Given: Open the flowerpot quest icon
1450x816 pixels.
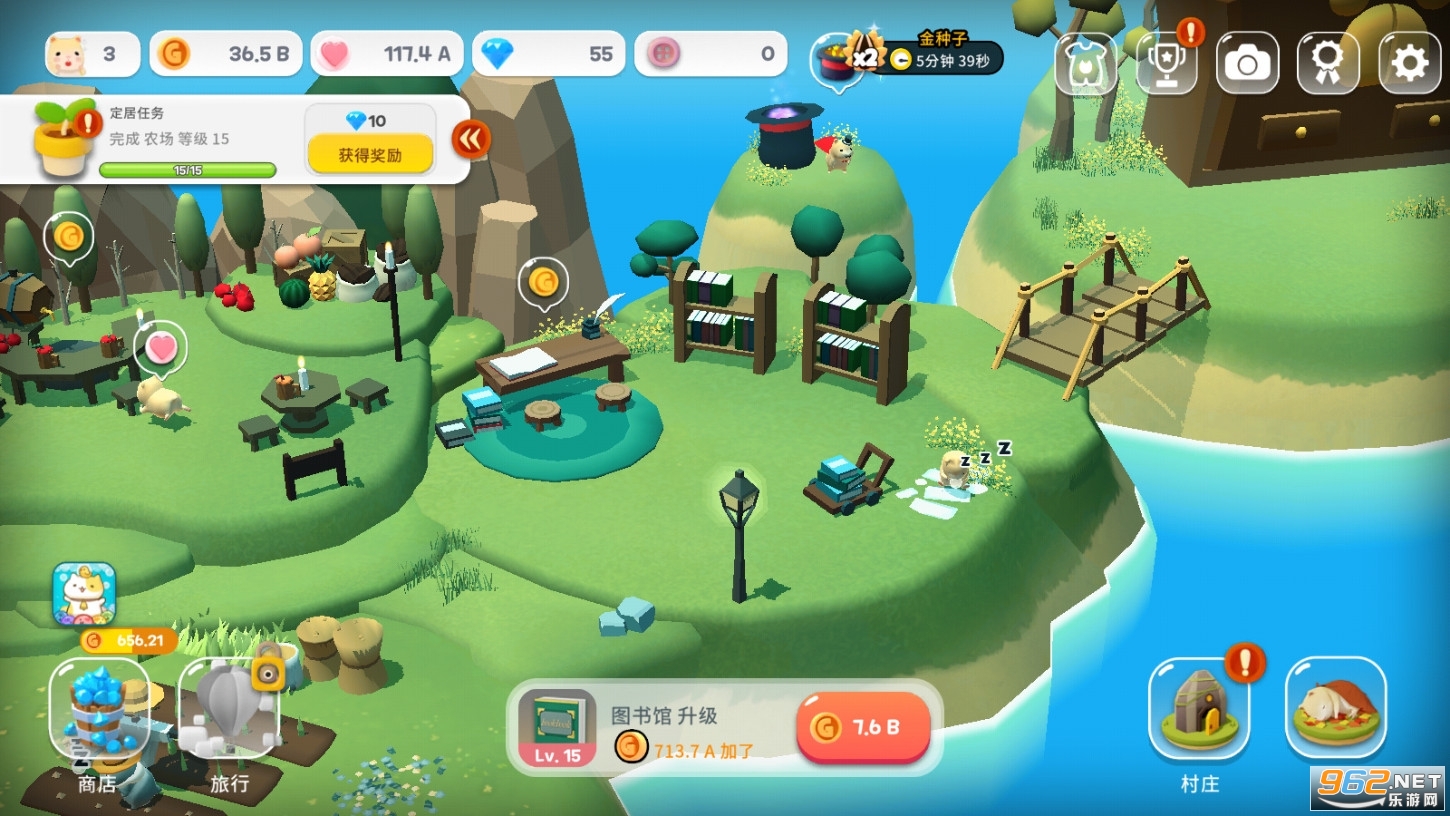Looking at the screenshot, I should (64, 139).
